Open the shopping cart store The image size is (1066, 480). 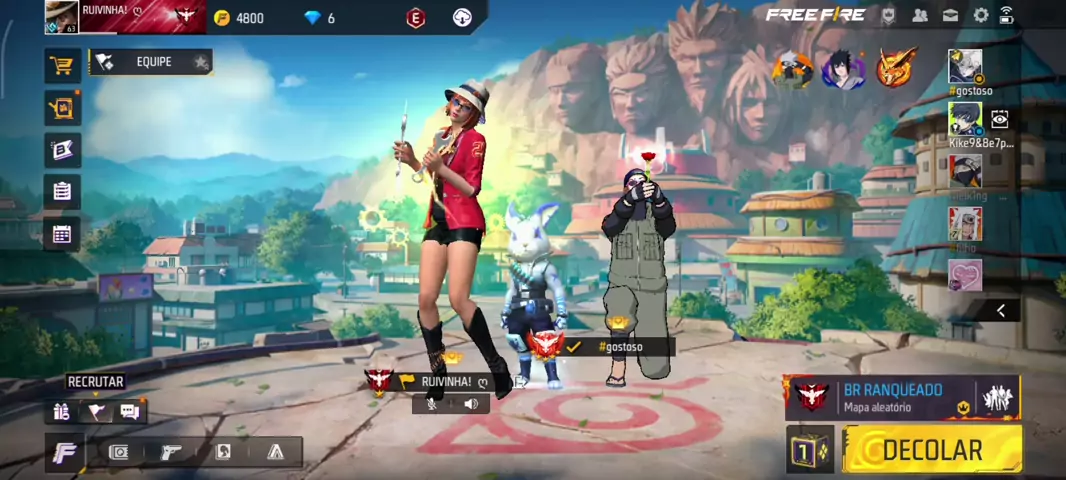[62, 66]
